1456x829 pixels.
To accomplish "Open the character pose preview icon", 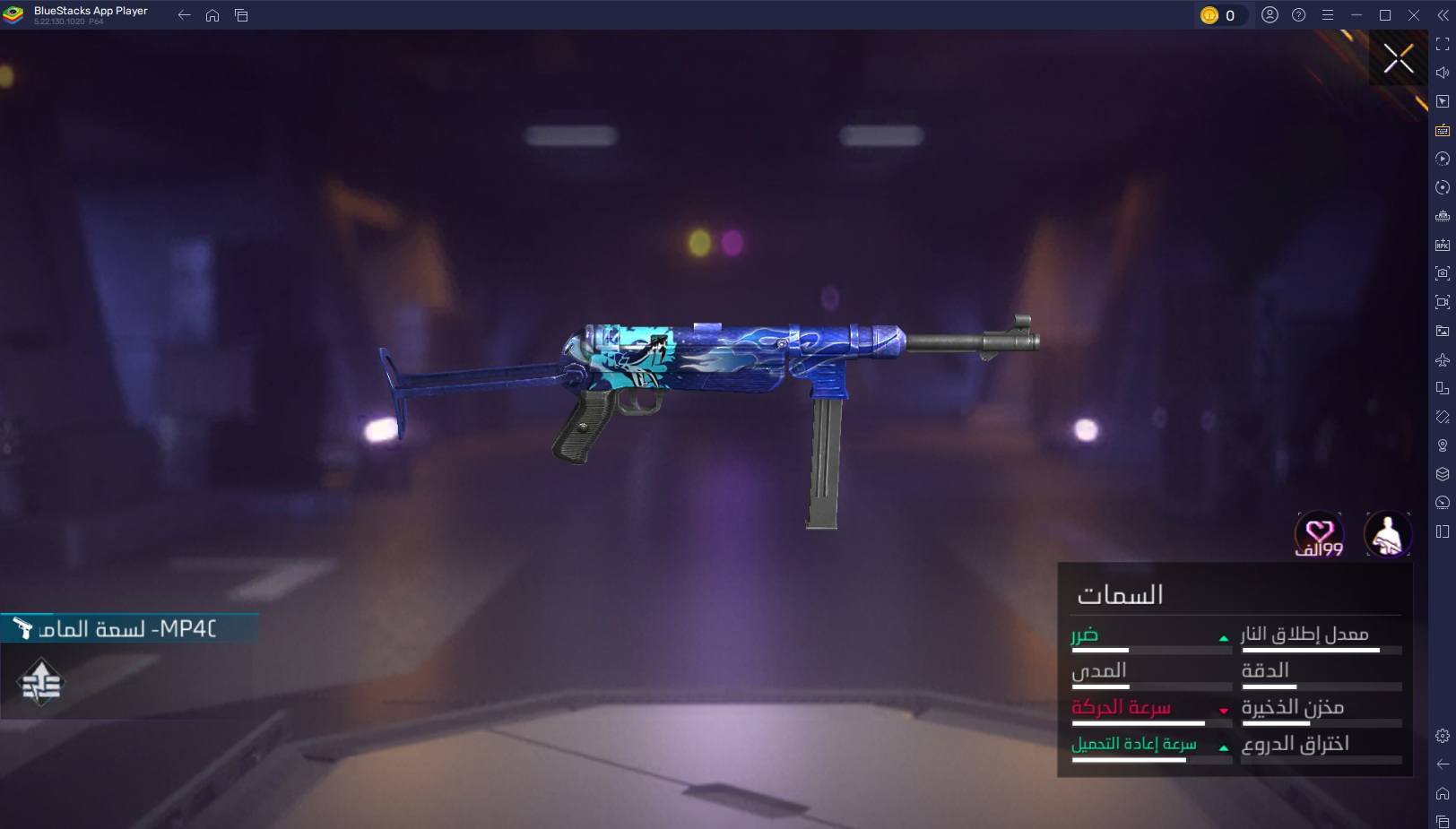I will 1387,535.
